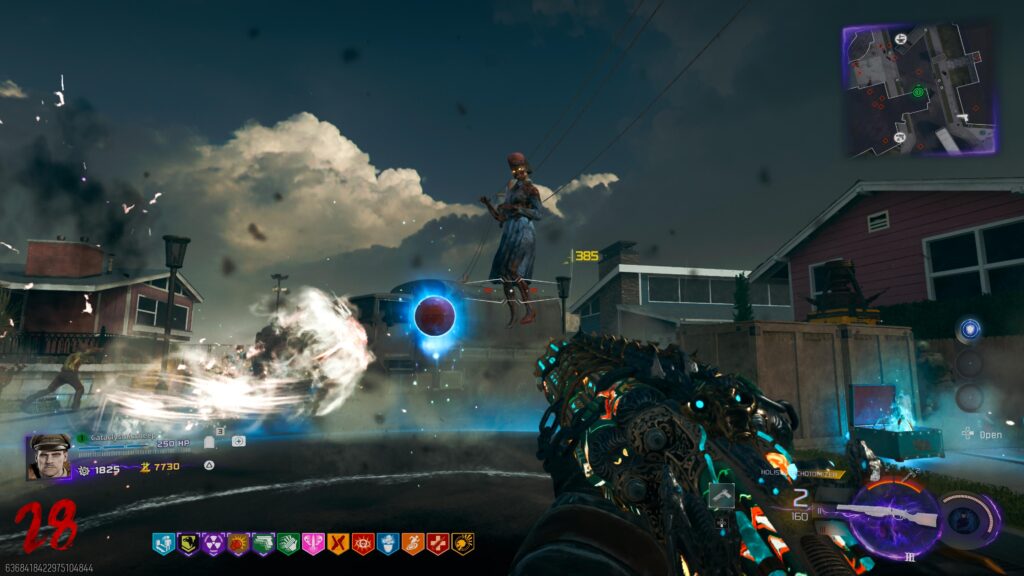Select the glowing blue shield ability slot
The image size is (1024, 576).
click(968, 331)
